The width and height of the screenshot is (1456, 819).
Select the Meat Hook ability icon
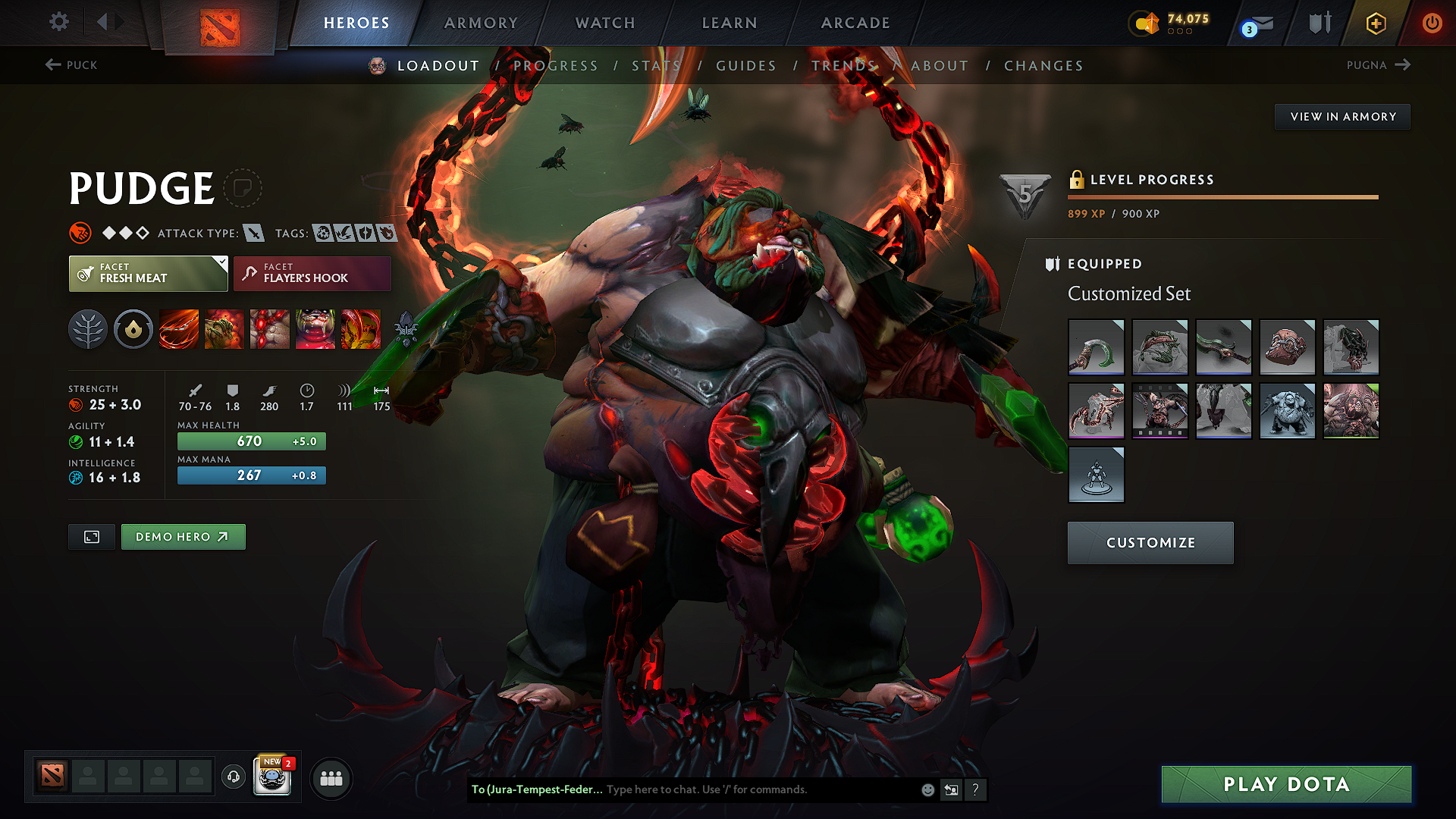[179, 329]
